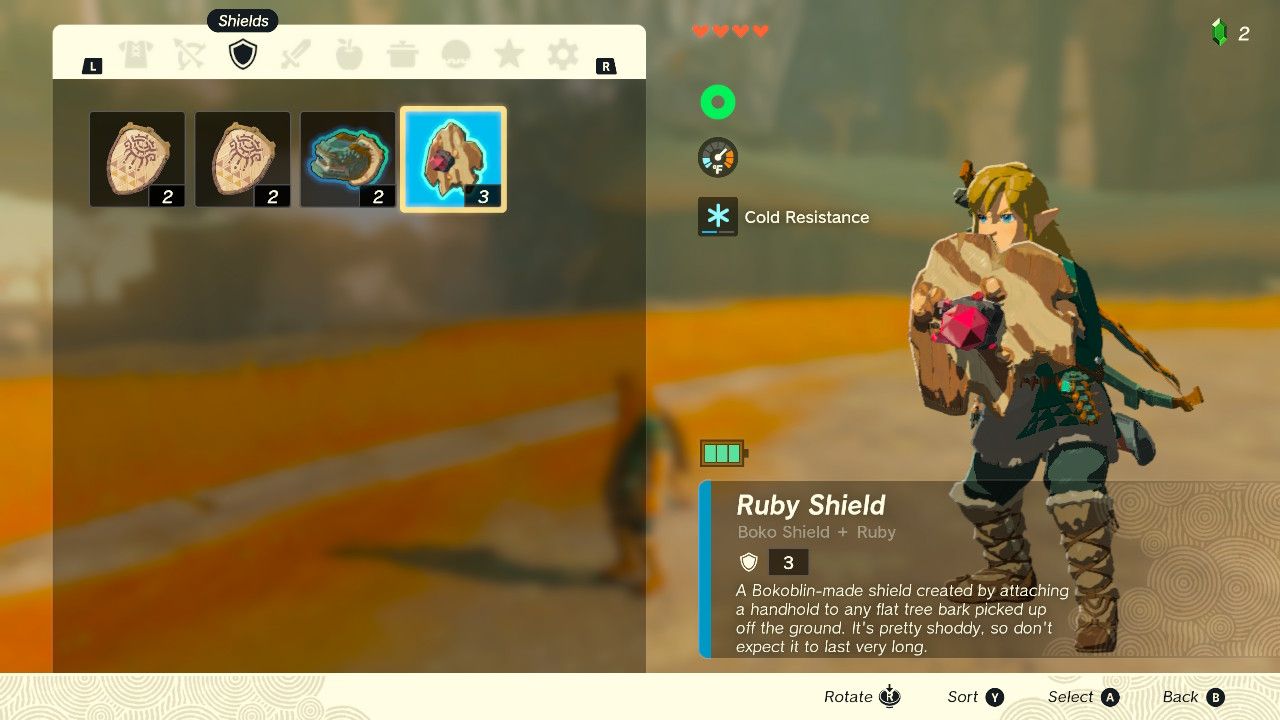Open the armor tab shirt icon

pyautogui.click(x=137, y=54)
